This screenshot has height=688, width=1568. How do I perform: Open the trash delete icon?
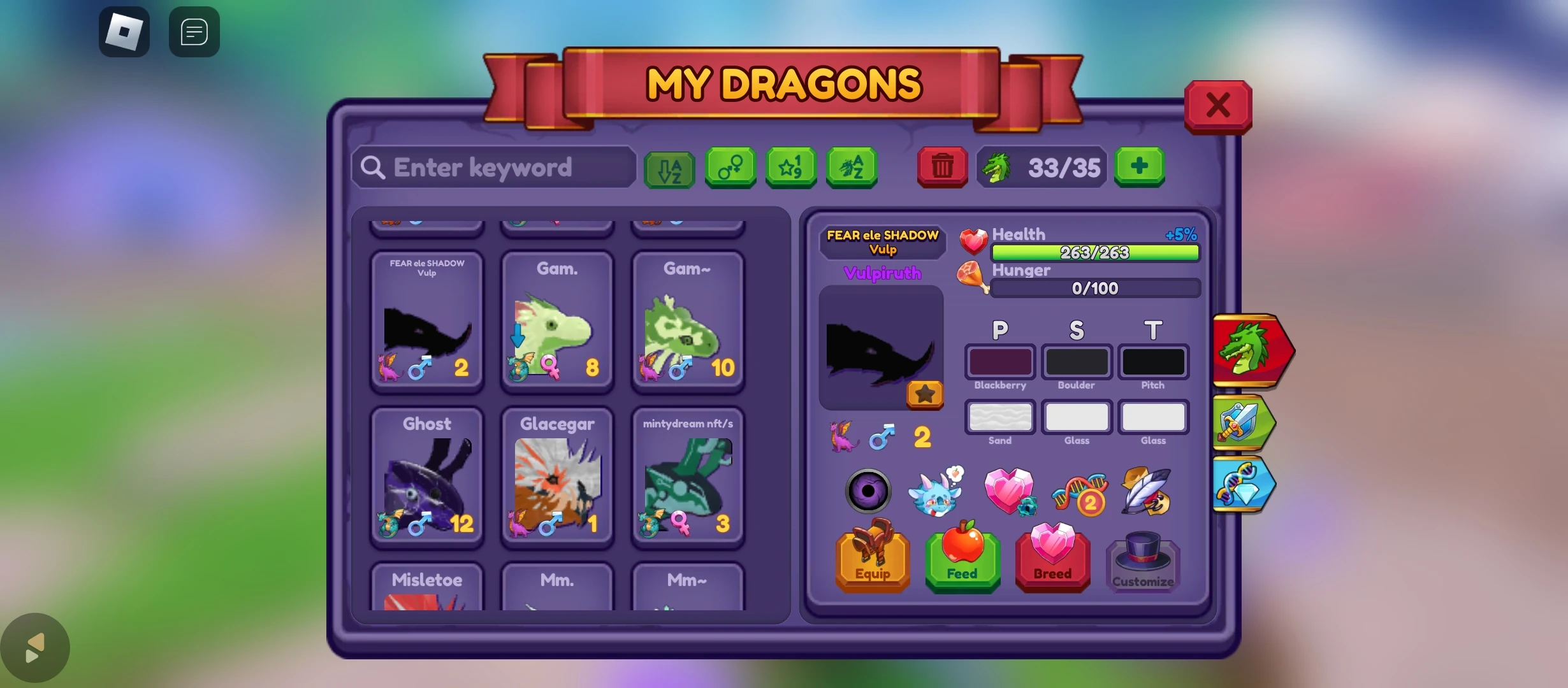point(942,168)
